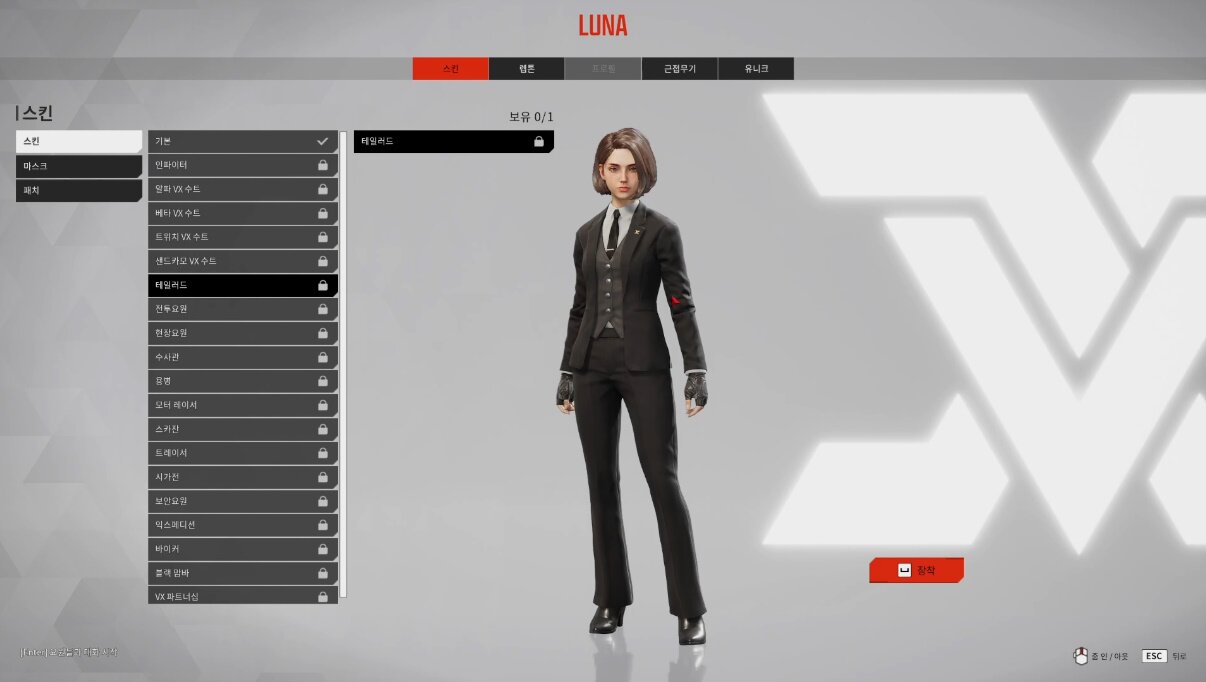Select the 전투요원 skin entry

242,309
